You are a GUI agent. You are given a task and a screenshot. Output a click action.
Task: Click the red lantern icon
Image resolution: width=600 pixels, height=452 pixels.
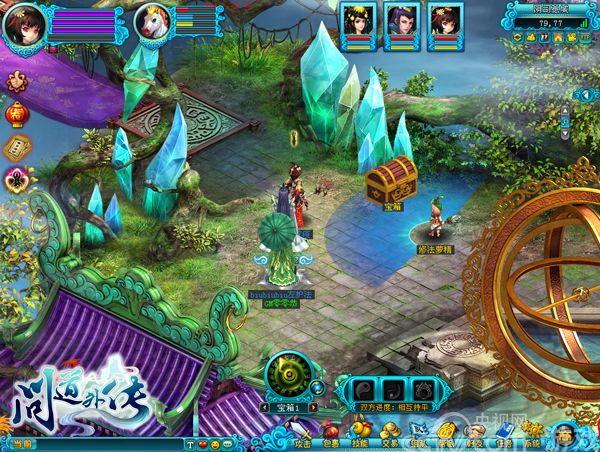point(17,115)
